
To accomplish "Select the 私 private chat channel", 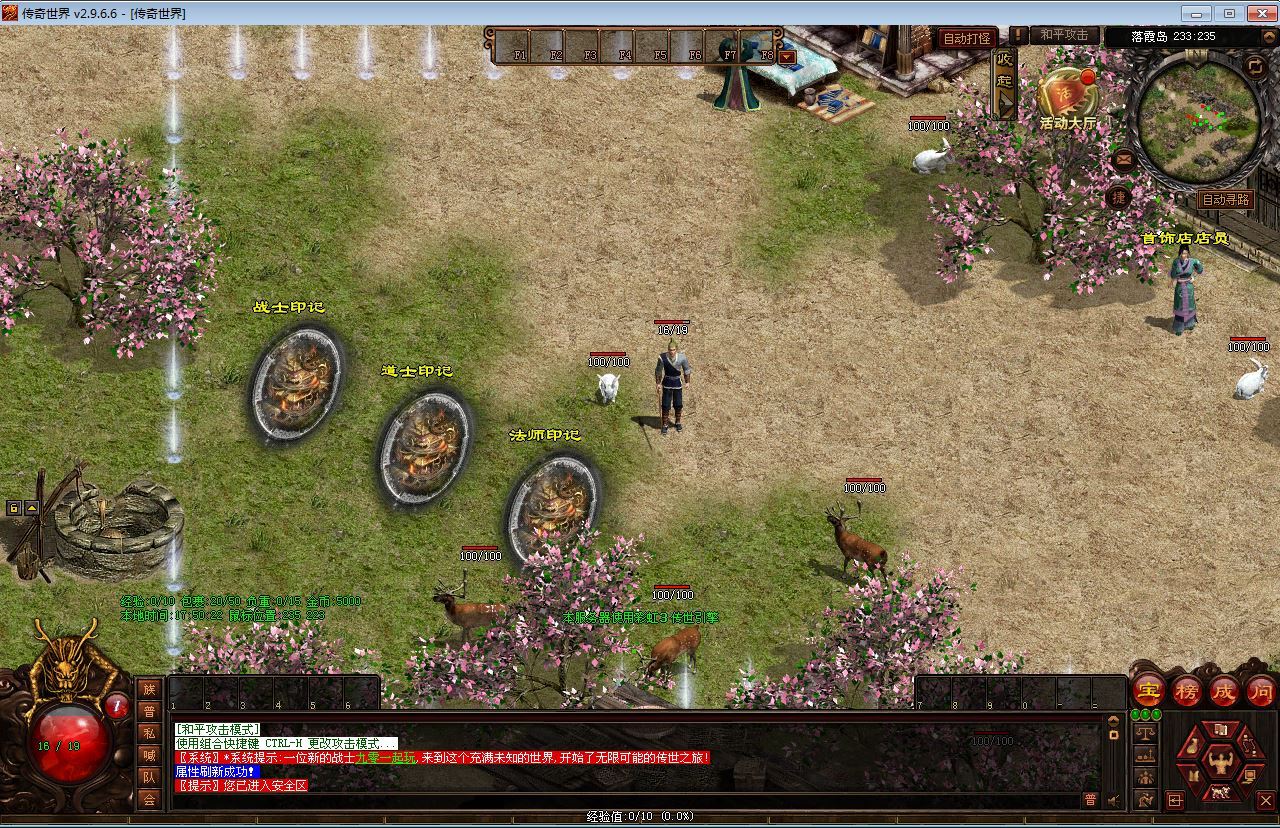I will (x=149, y=733).
